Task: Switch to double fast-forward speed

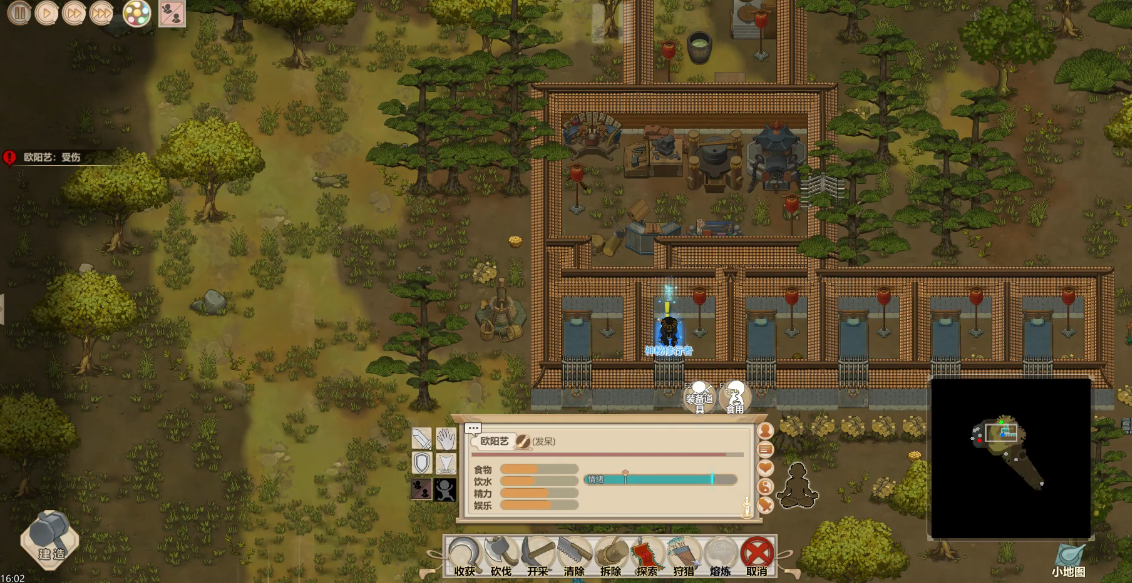Action: (x=74, y=13)
